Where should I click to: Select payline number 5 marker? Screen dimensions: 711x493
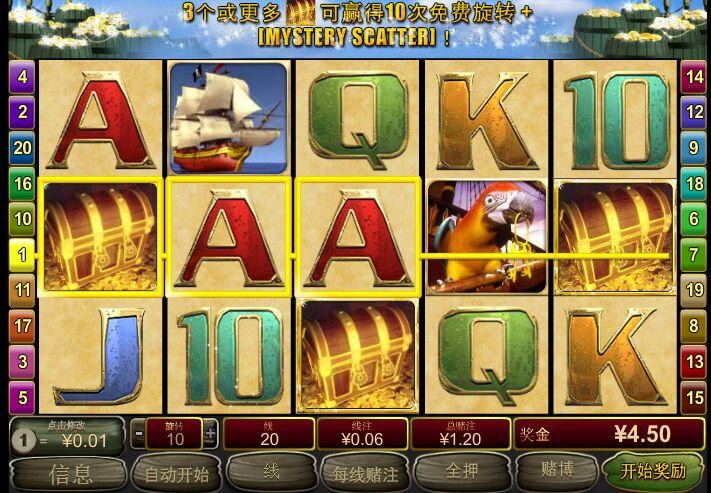(x=22, y=397)
